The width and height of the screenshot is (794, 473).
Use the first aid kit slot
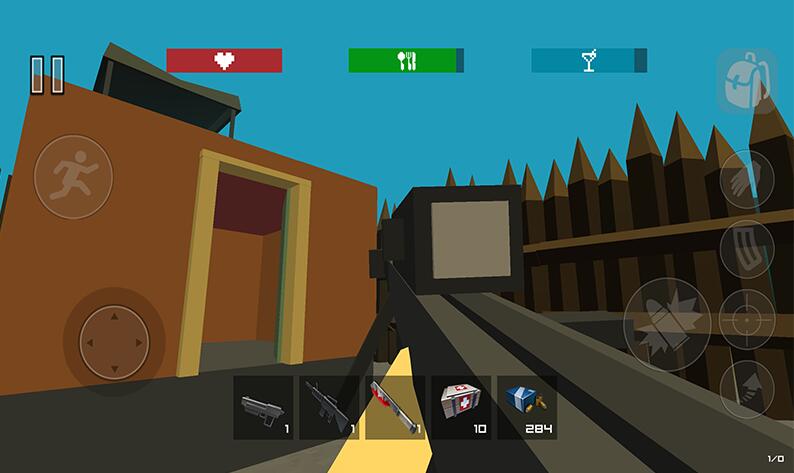[461, 407]
